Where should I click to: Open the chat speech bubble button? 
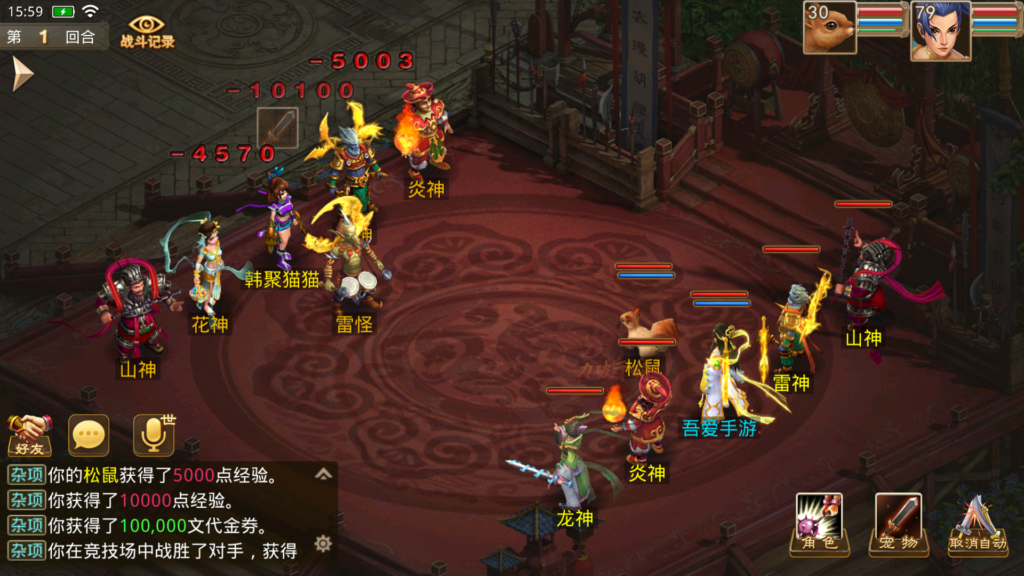pos(89,435)
